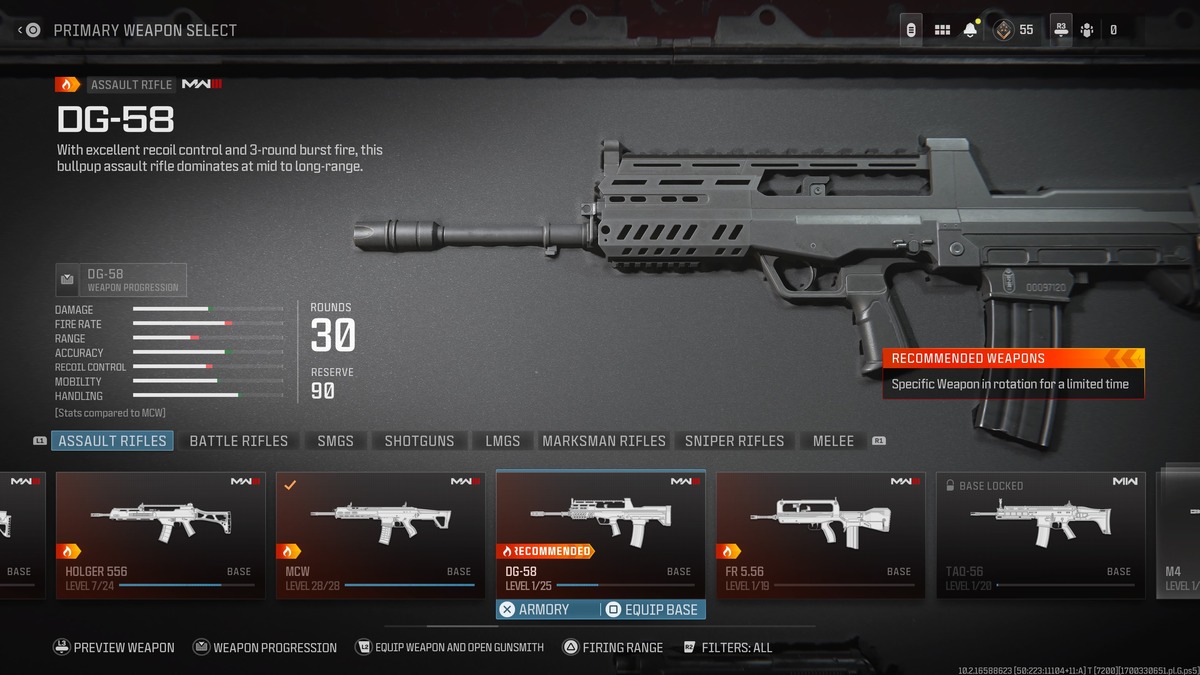Viewport: 1200px width, 675px height.
Task: Select the Shotguns category tab
Action: coord(419,441)
